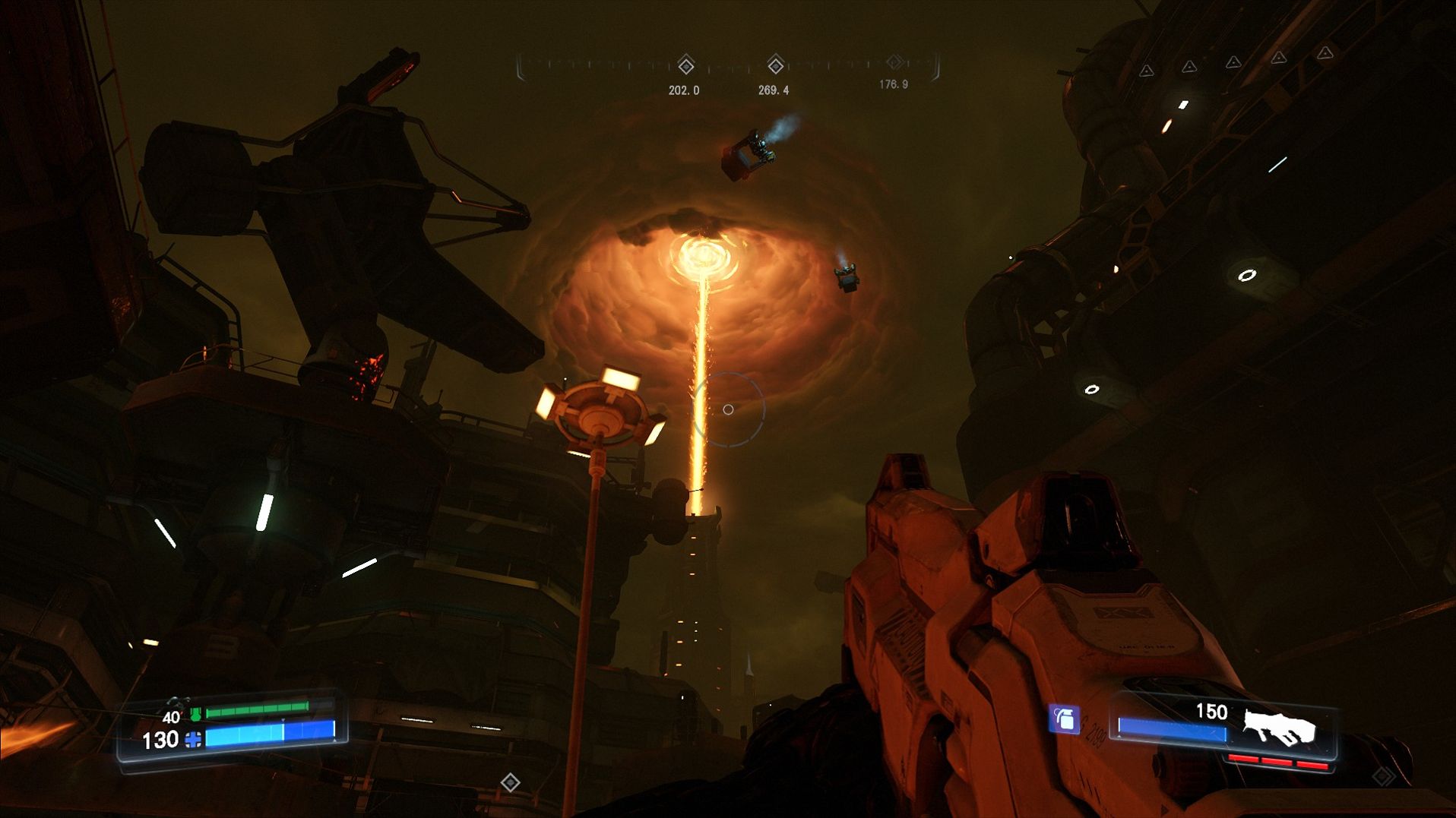Screen dimensions: 1456x818
Task: Choose the compass marker labeled 269.4
Action: (775, 65)
